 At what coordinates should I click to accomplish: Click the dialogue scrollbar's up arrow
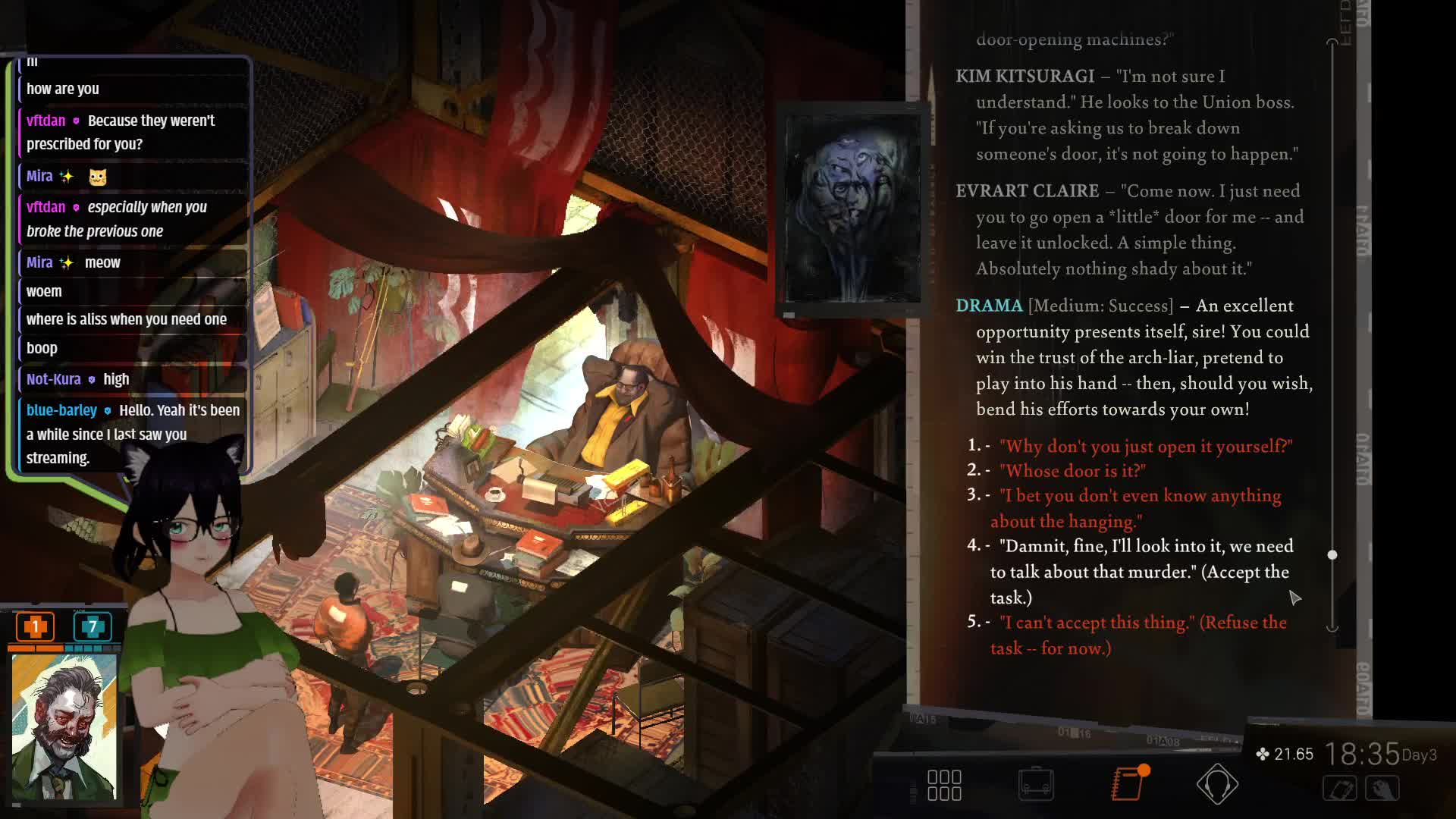1332,42
